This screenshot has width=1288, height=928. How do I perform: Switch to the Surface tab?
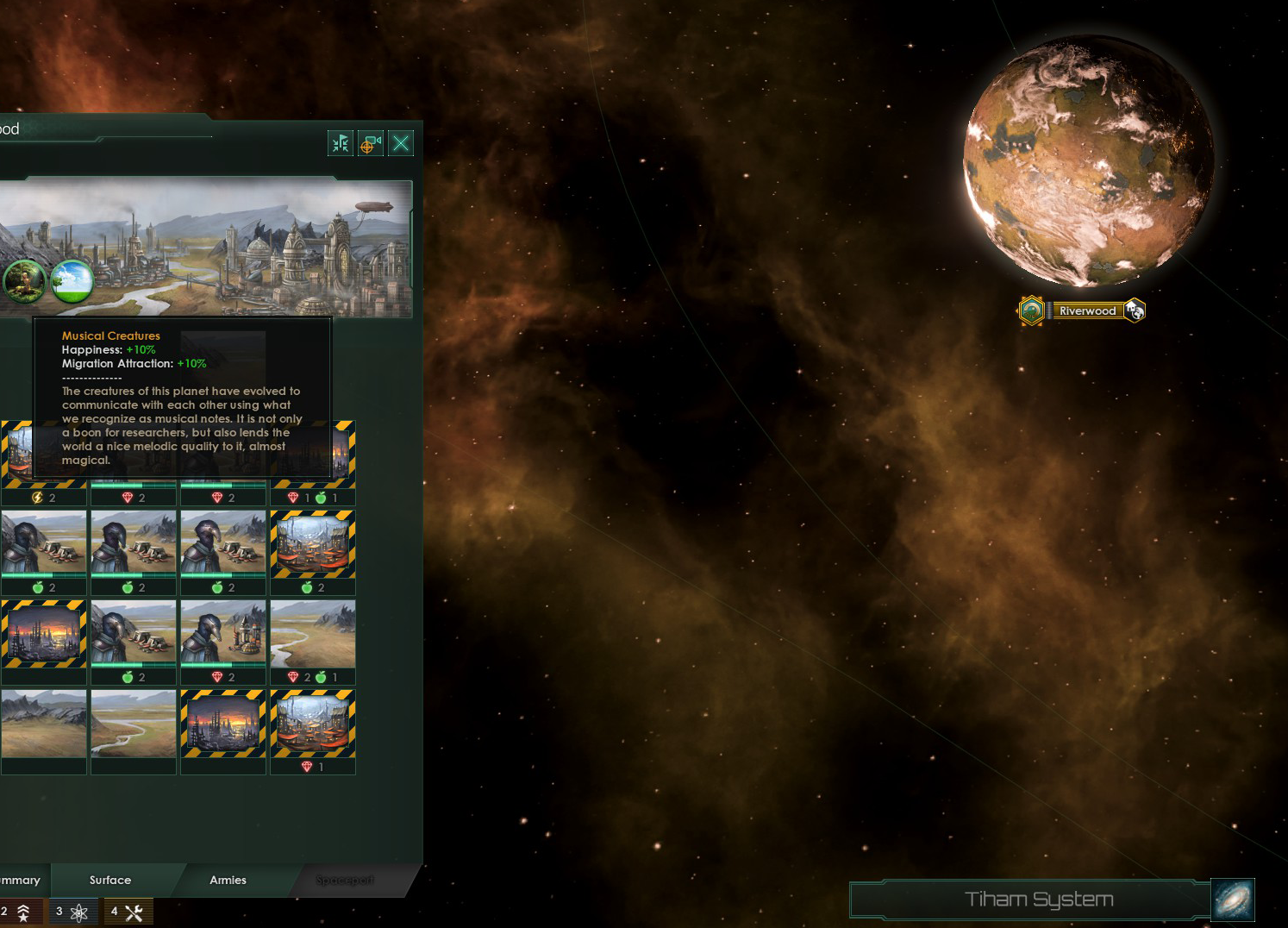click(x=110, y=880)
